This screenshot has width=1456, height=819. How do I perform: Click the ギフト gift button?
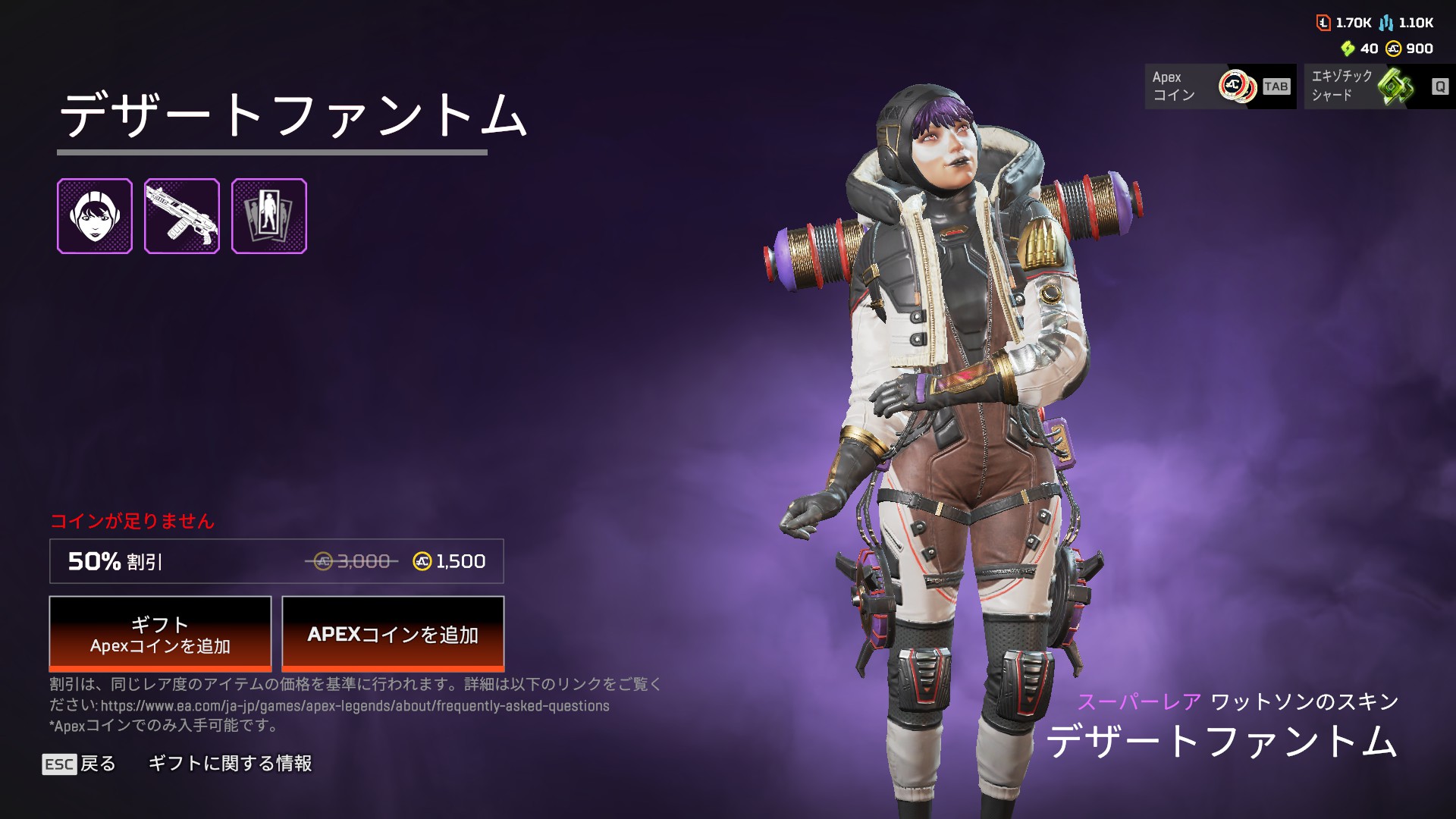[160, 634]
